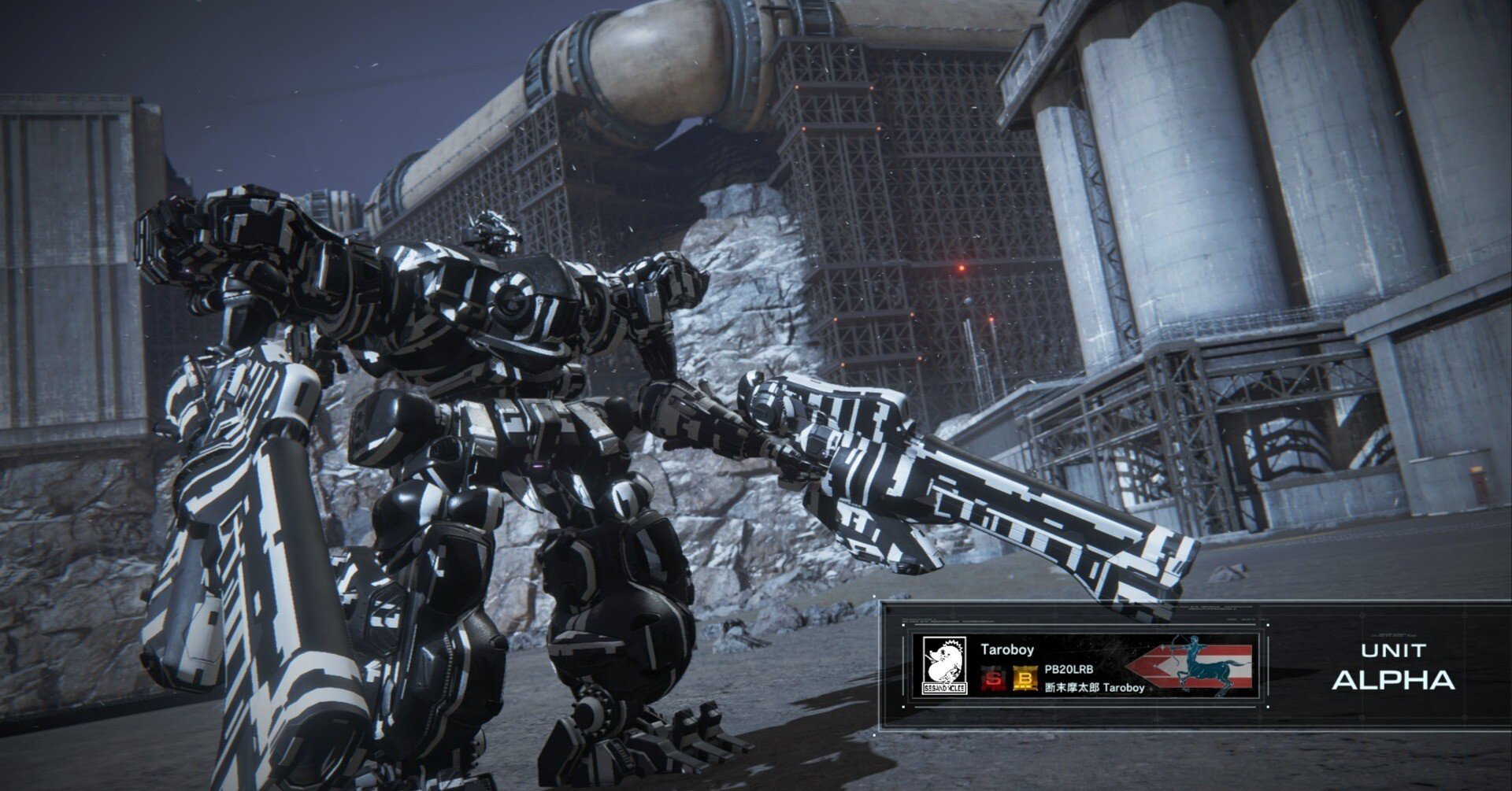
Task: Click the gold B rank badge
Action: (1025, 679)
